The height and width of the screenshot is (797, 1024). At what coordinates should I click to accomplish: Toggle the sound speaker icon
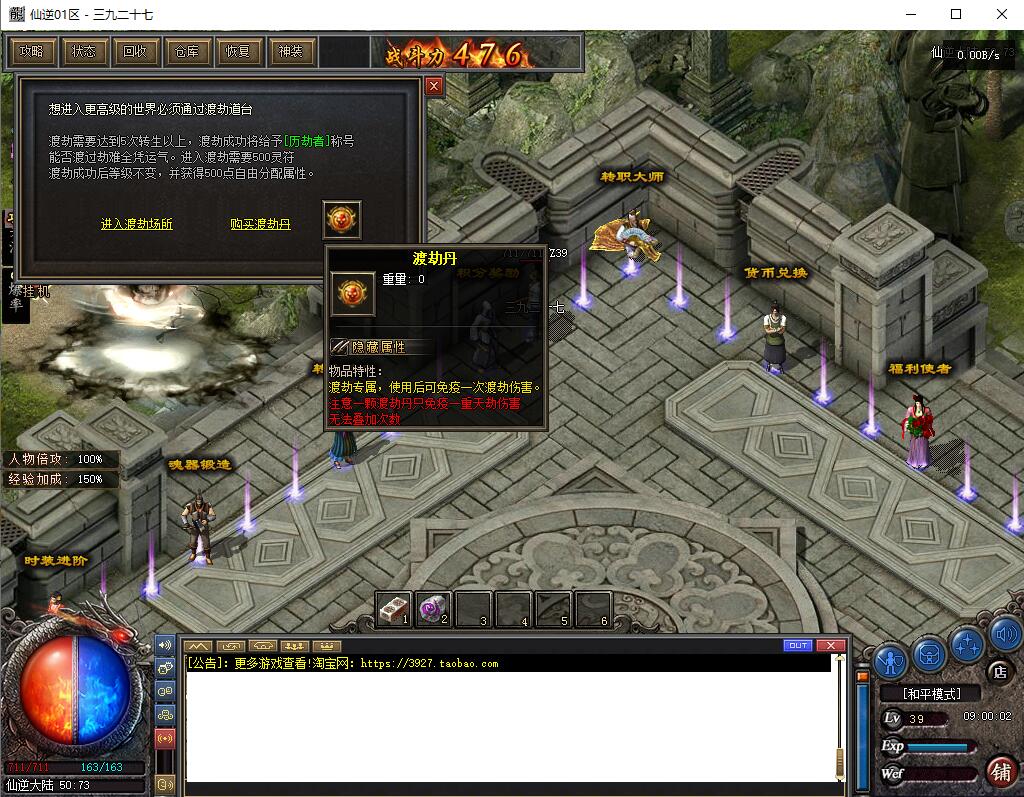point(1004,633)
